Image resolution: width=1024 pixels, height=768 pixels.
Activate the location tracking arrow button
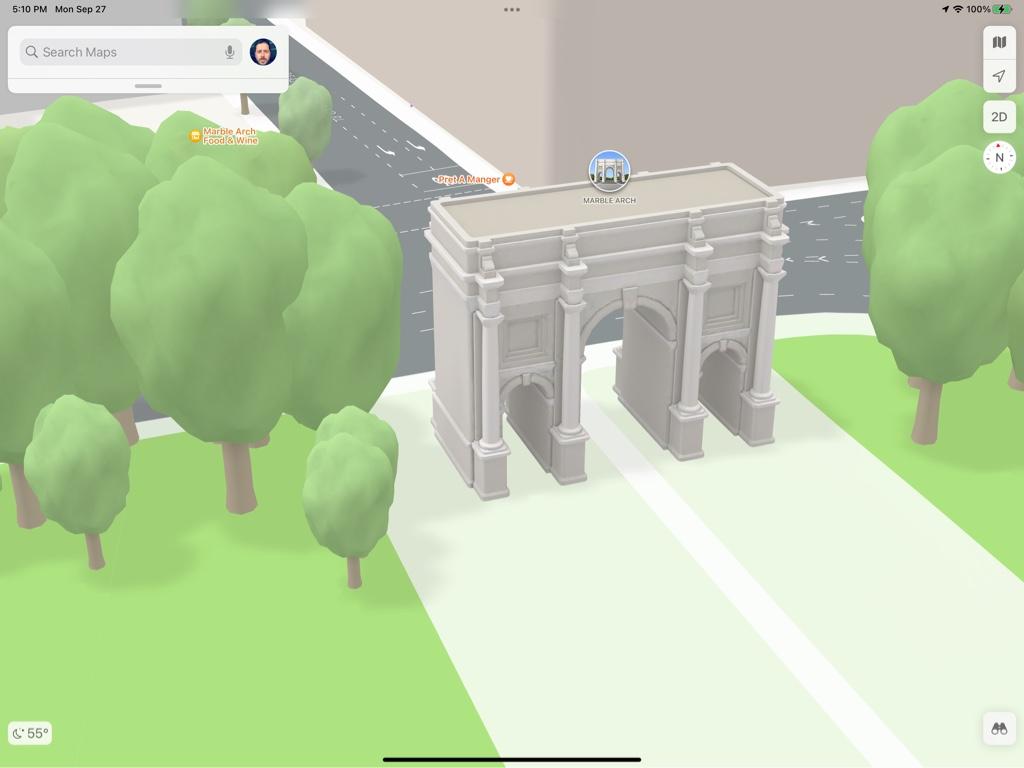[999, 76]
